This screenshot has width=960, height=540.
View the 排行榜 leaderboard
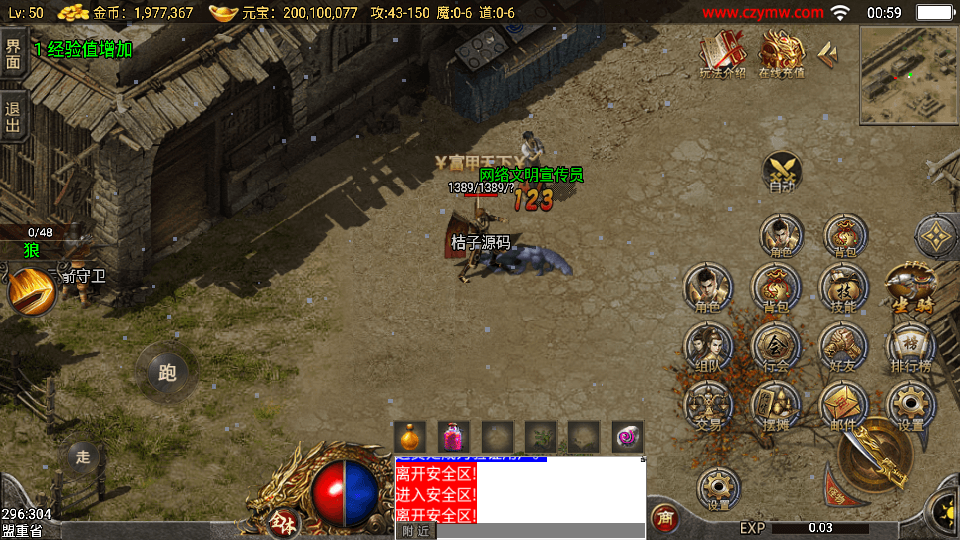(x=910, y=347)
